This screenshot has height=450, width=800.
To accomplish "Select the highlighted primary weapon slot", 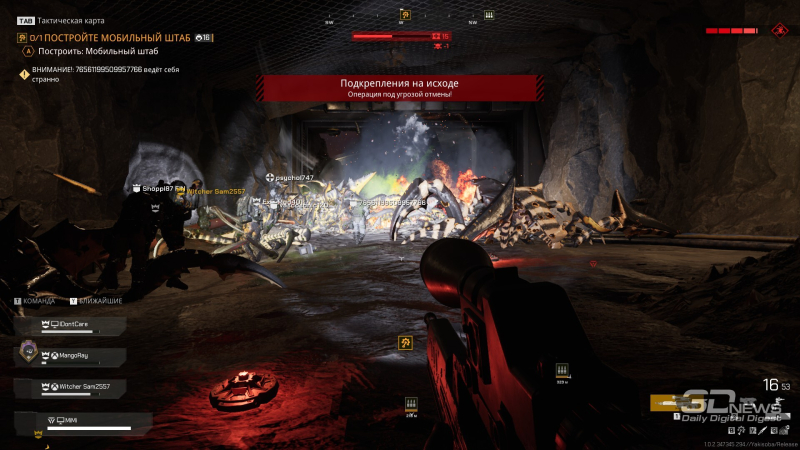I will [x=672, y=403].
